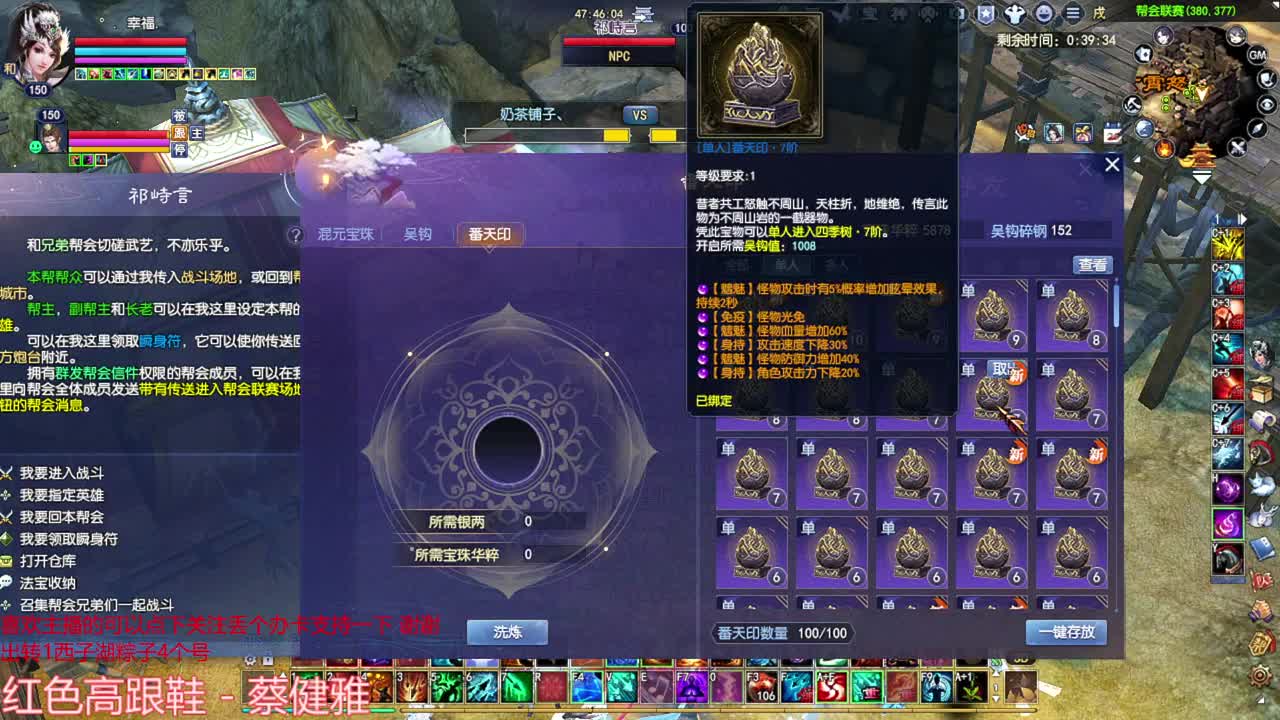Toggle the eye icon near the minimap

1267,103
